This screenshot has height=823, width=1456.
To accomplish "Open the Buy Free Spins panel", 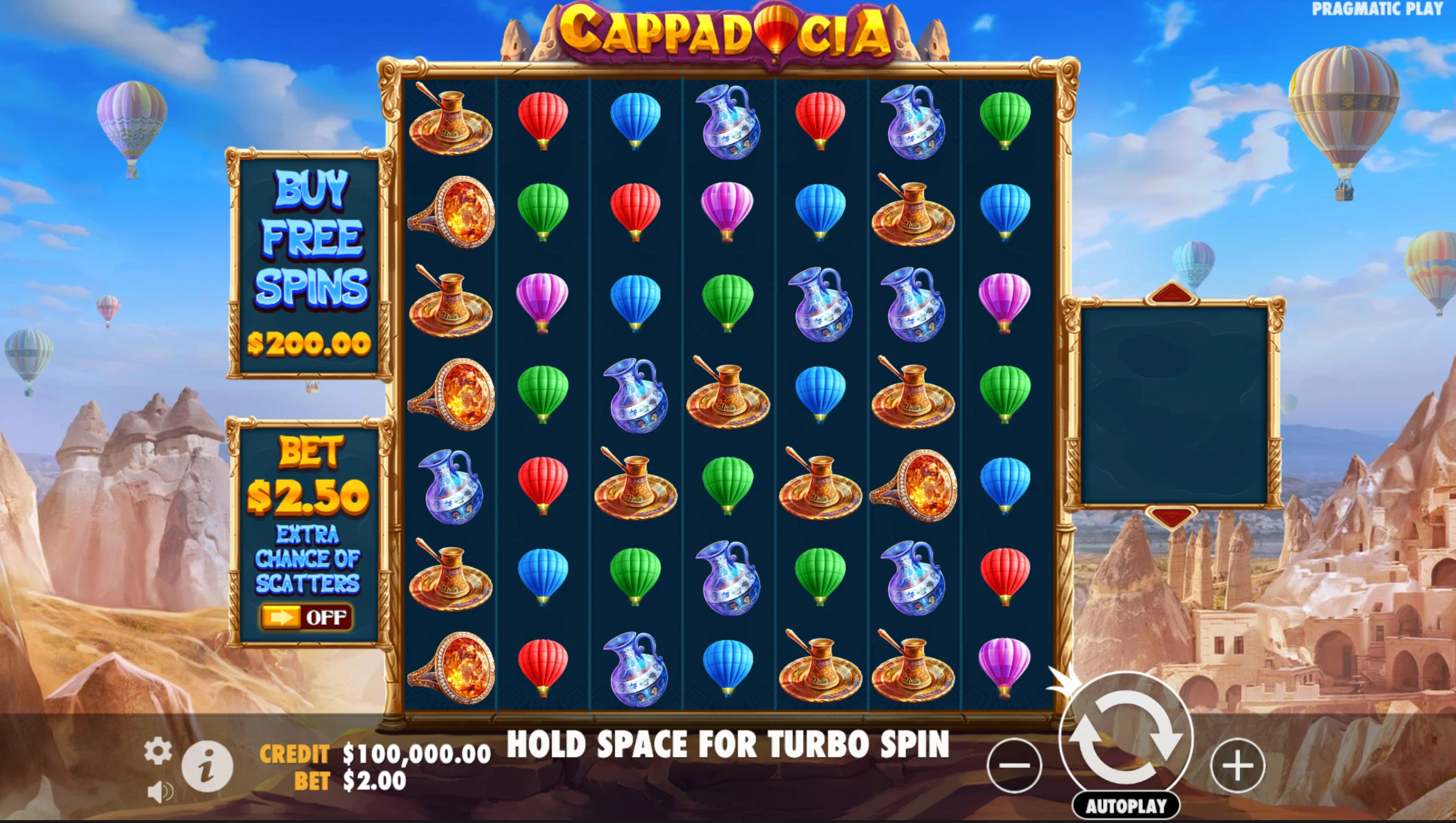I will (x=310, y=263).
